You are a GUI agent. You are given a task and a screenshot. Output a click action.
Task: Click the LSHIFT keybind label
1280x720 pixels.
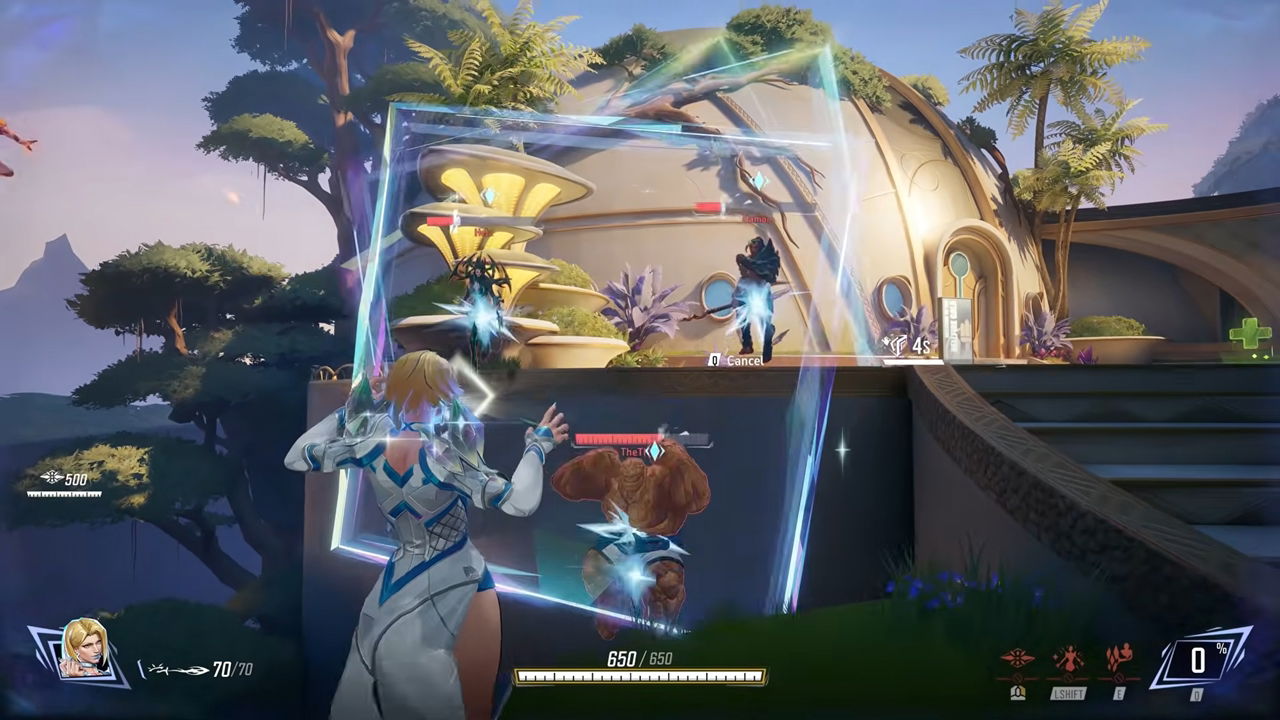tap(1068, 693)
